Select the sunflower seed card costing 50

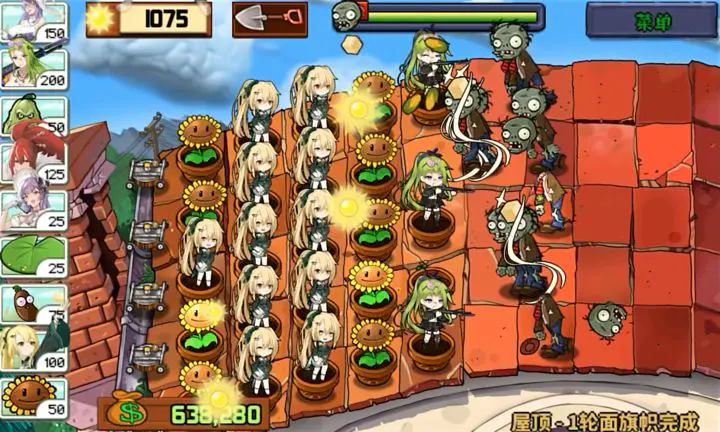32,396
